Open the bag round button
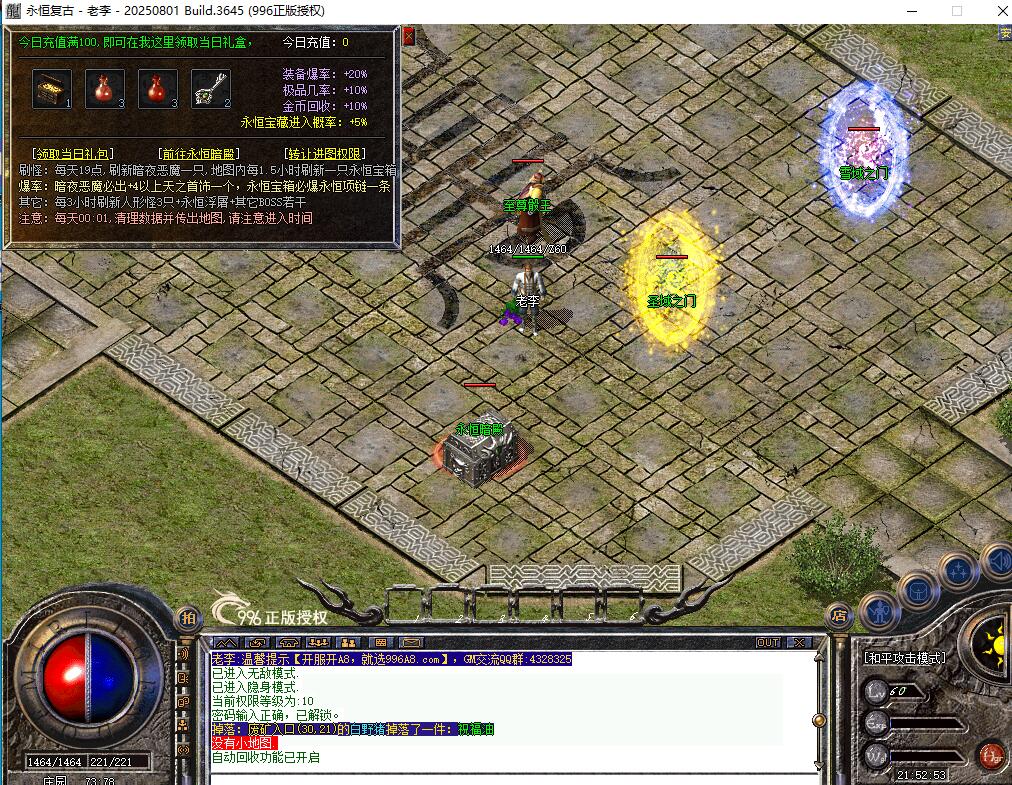Screen dimensions: 1012x785 click(x=916, y=590)
